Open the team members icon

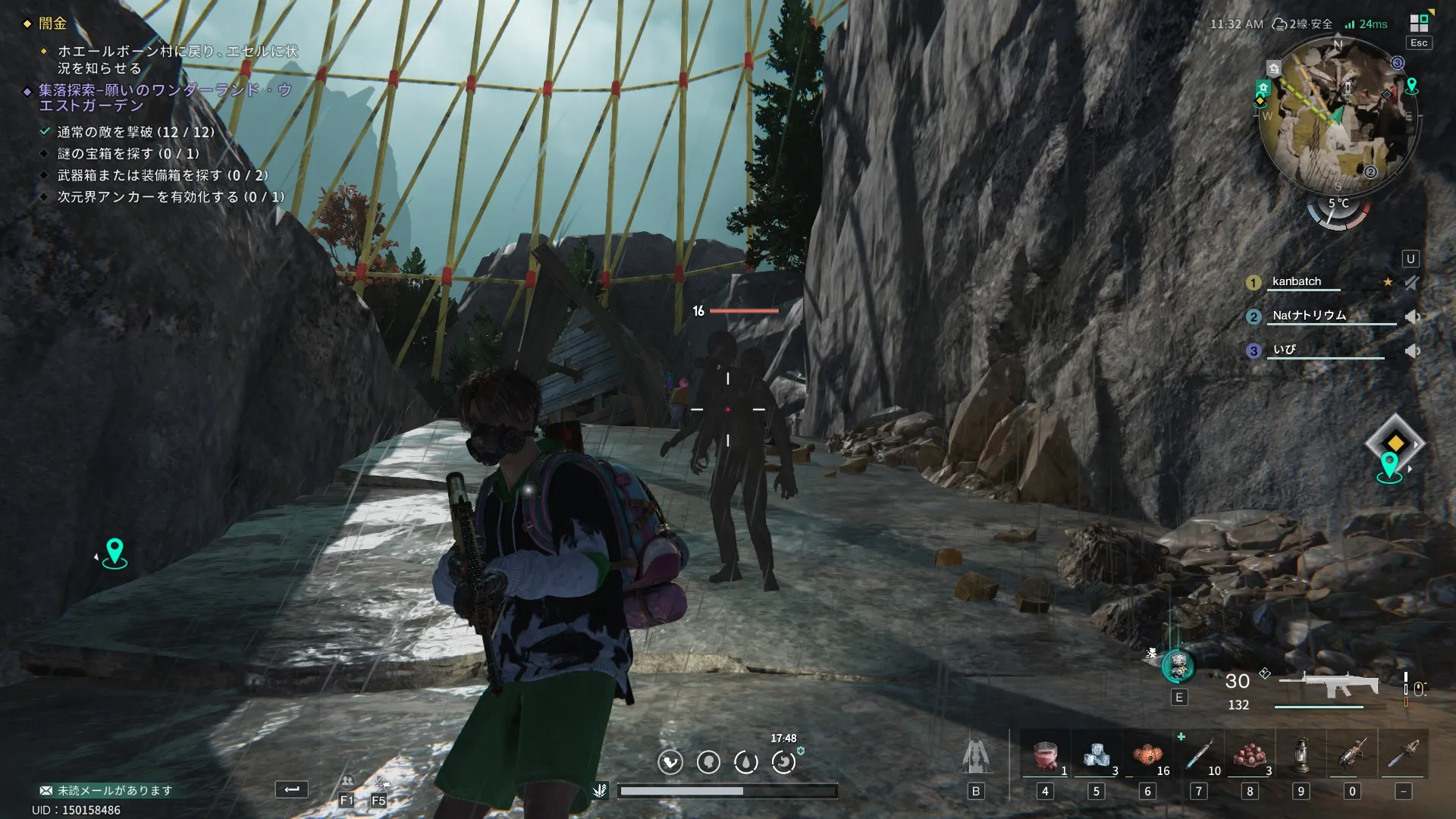(347, 783)
